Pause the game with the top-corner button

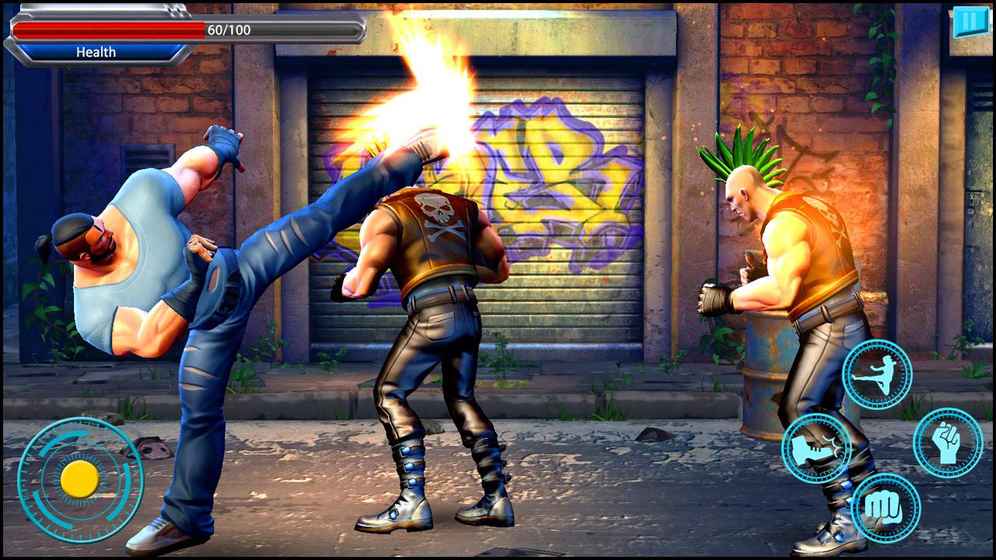[x=969, y=21]
